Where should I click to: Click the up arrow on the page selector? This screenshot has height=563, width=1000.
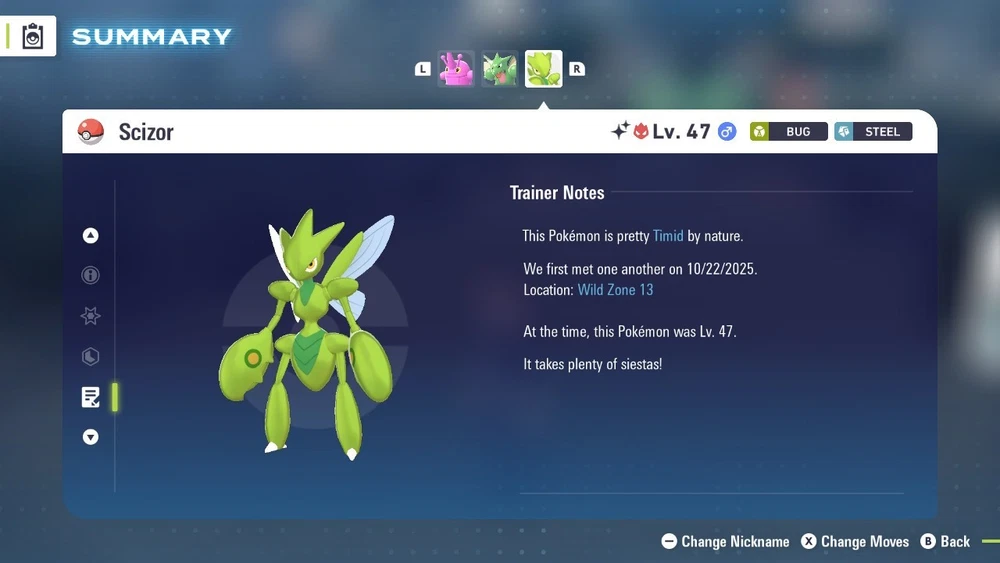[x=91, y=236]
